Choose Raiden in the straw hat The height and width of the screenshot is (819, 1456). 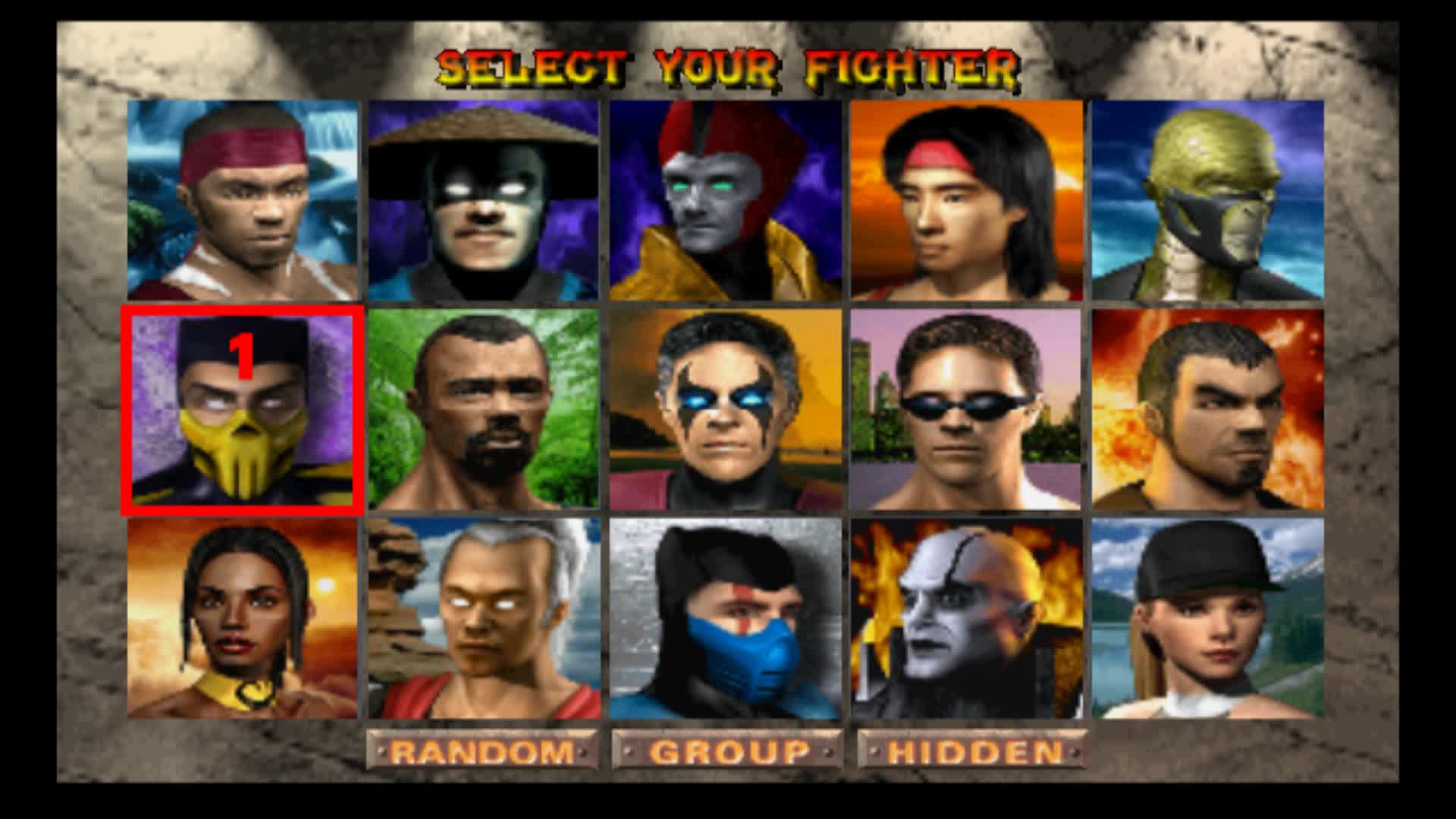(483, 199)
